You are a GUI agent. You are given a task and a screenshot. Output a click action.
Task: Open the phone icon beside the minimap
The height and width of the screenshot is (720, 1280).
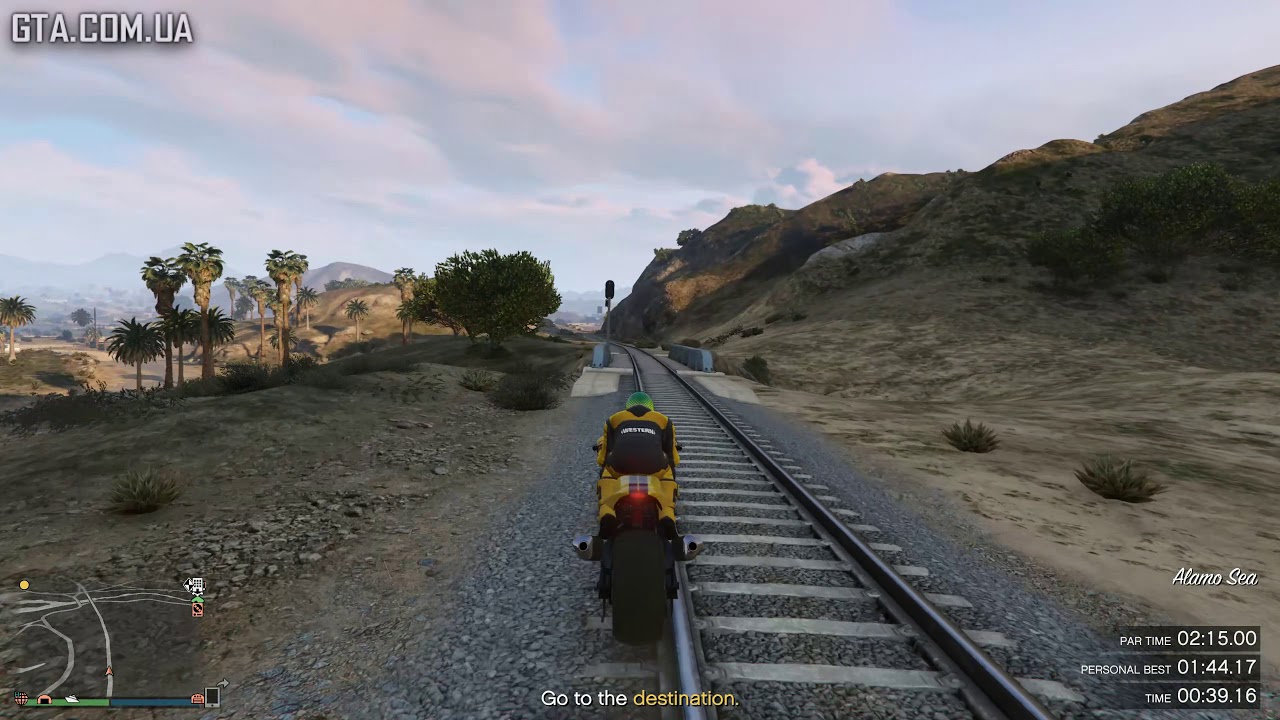tap(213, 696)
